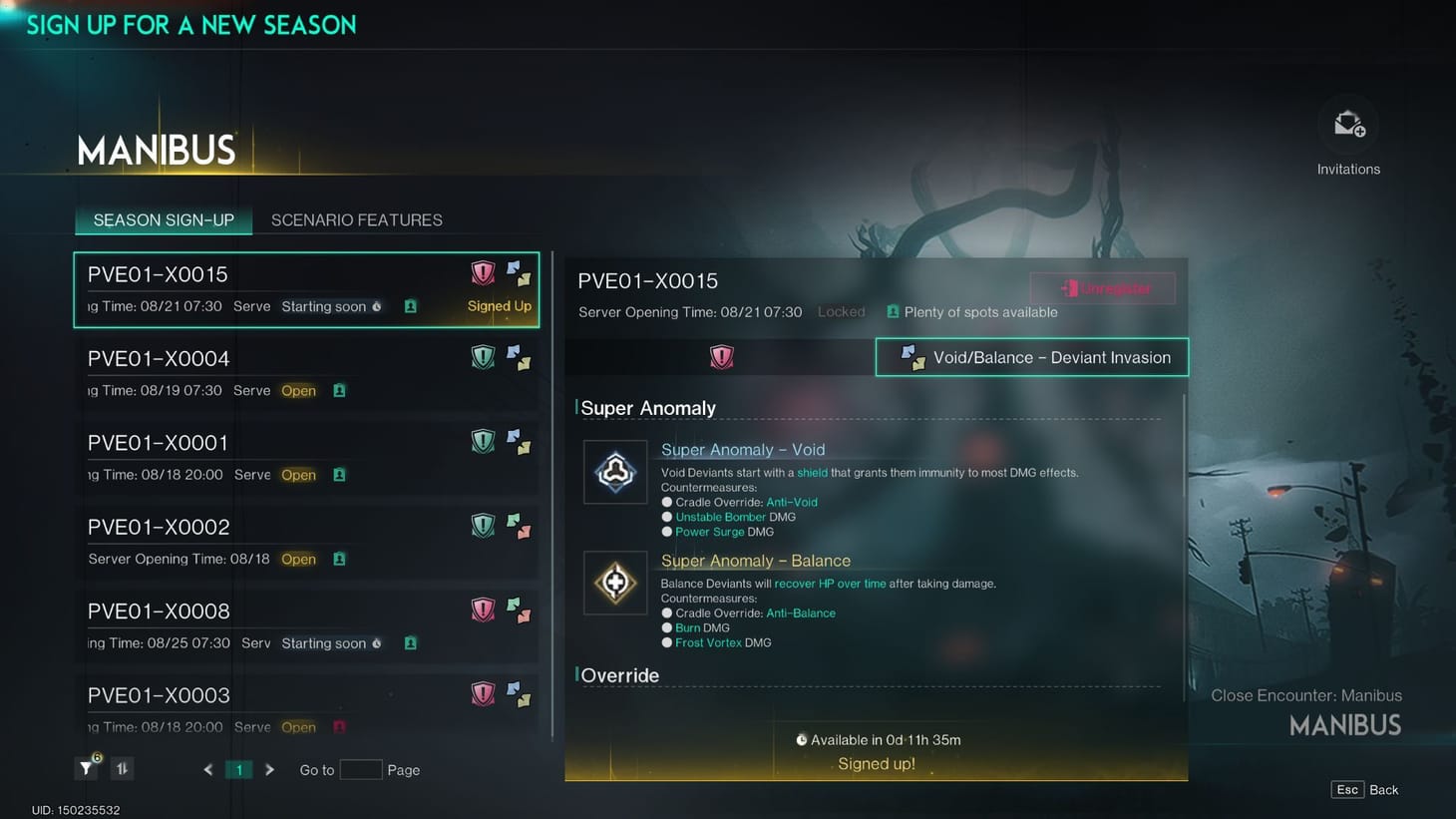Open the Invitations panel icon

pyautogui.click(x=1348, y=122)
